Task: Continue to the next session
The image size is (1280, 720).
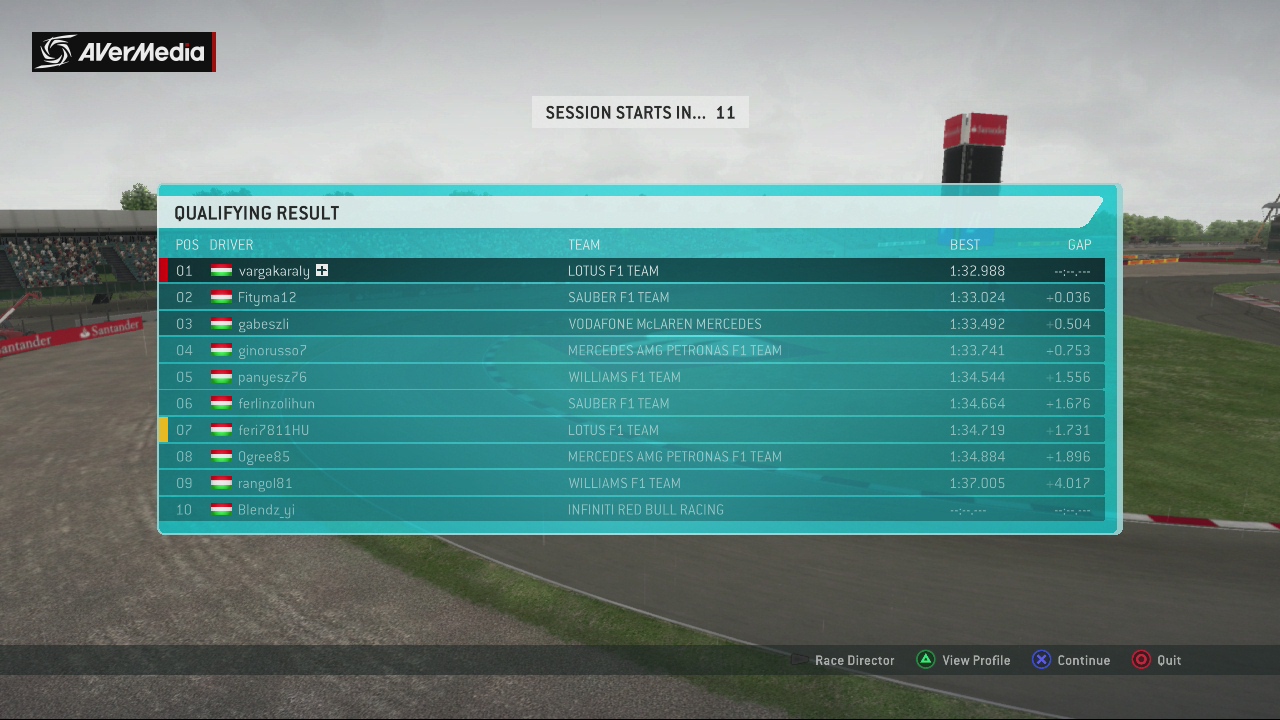Action: coord(1071,660)
